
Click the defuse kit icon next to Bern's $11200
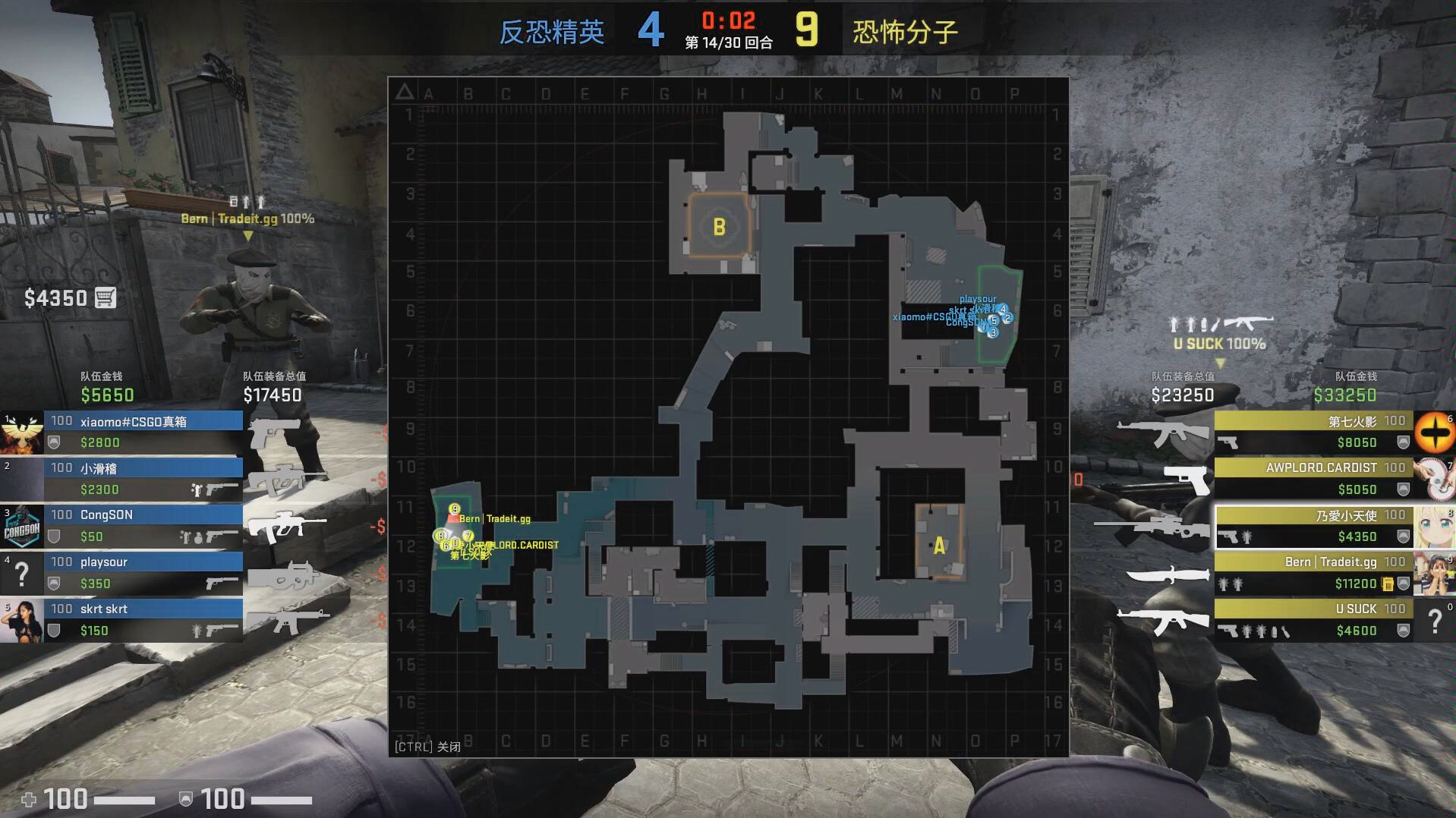click(1388, 584)
